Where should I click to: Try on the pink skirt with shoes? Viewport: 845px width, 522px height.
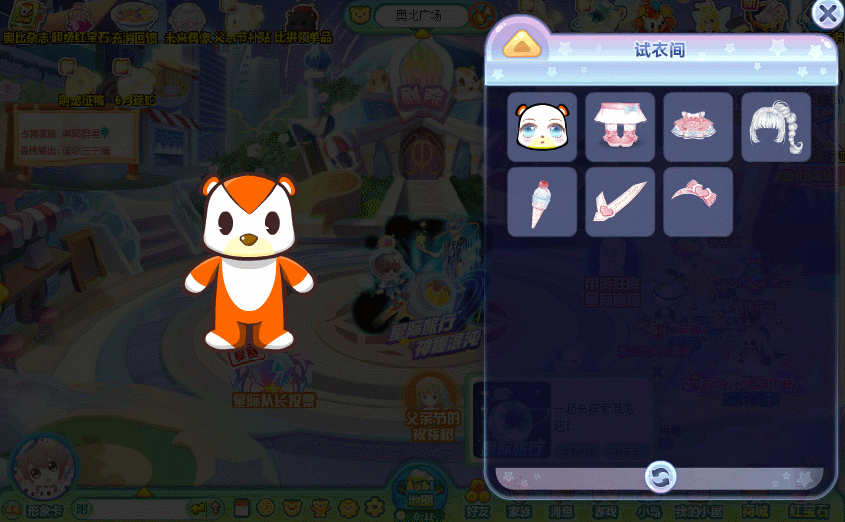click(620, 127)
